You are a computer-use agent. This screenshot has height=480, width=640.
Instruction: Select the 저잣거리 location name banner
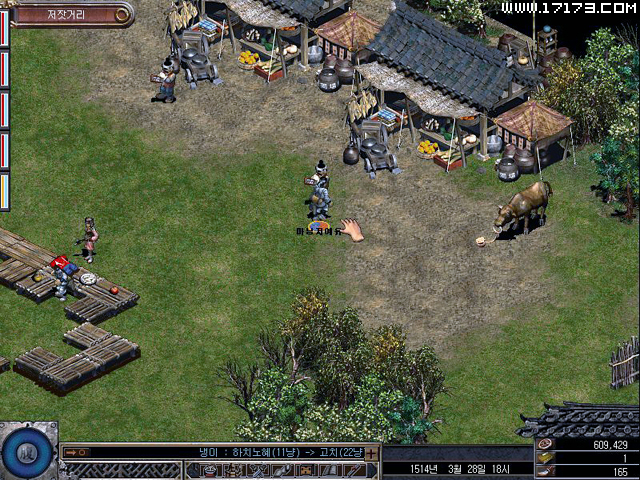coord(62,14)
